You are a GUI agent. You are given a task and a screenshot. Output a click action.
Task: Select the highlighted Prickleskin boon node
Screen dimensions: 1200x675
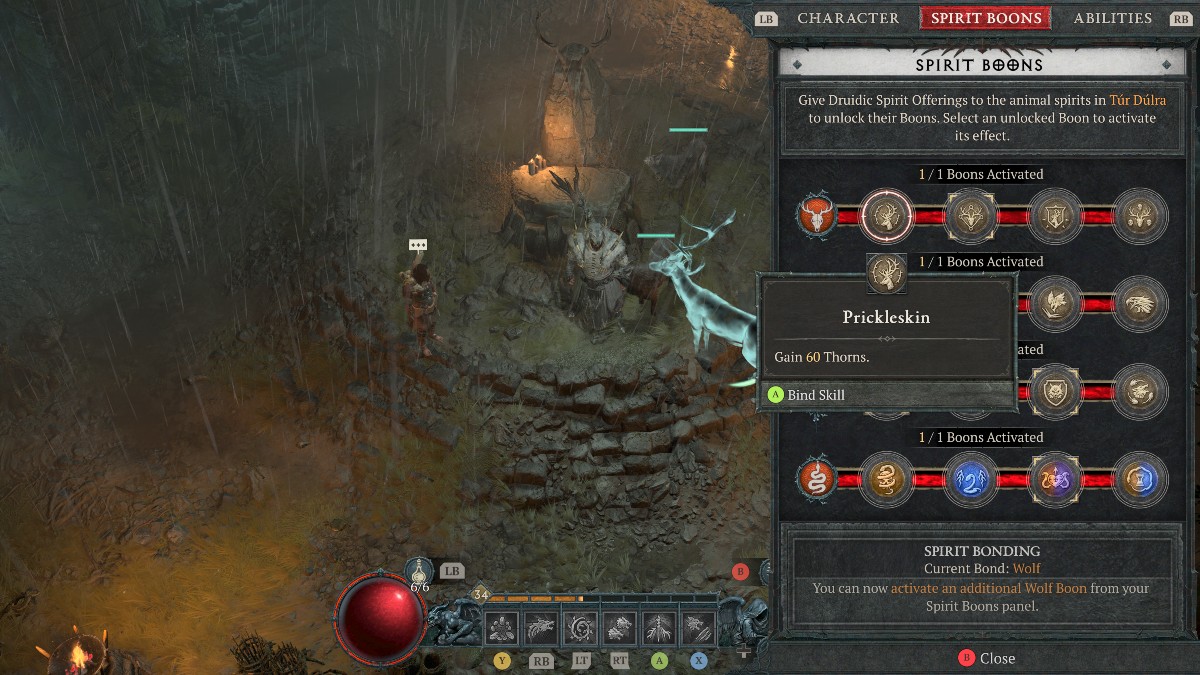click(x=886, y=215)
